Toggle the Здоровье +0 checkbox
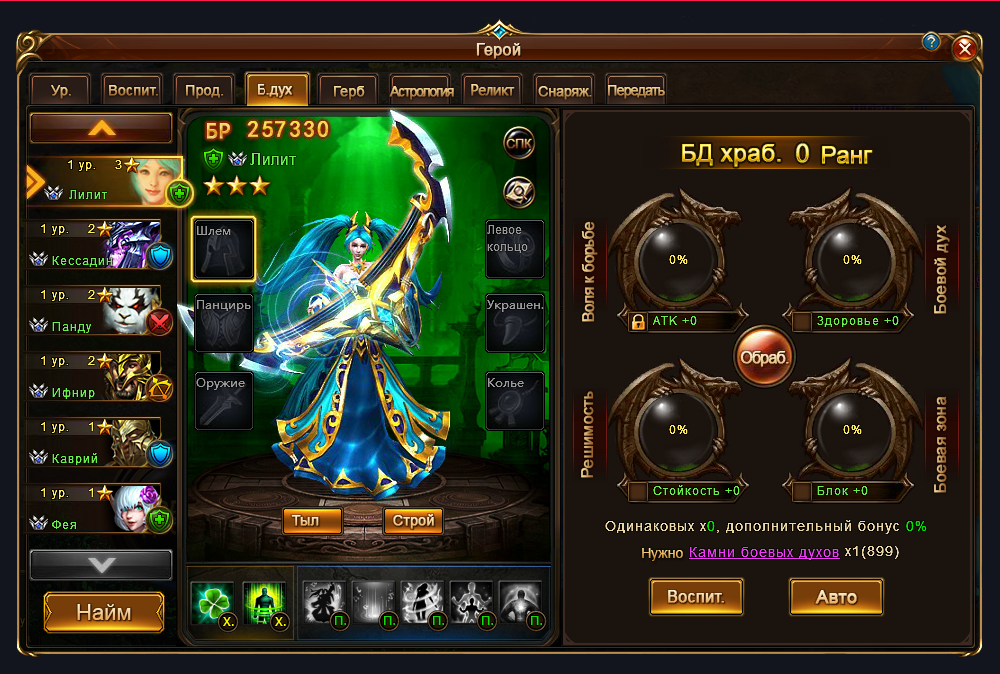This screenshot has height=674, width=1000. [802, 322]
